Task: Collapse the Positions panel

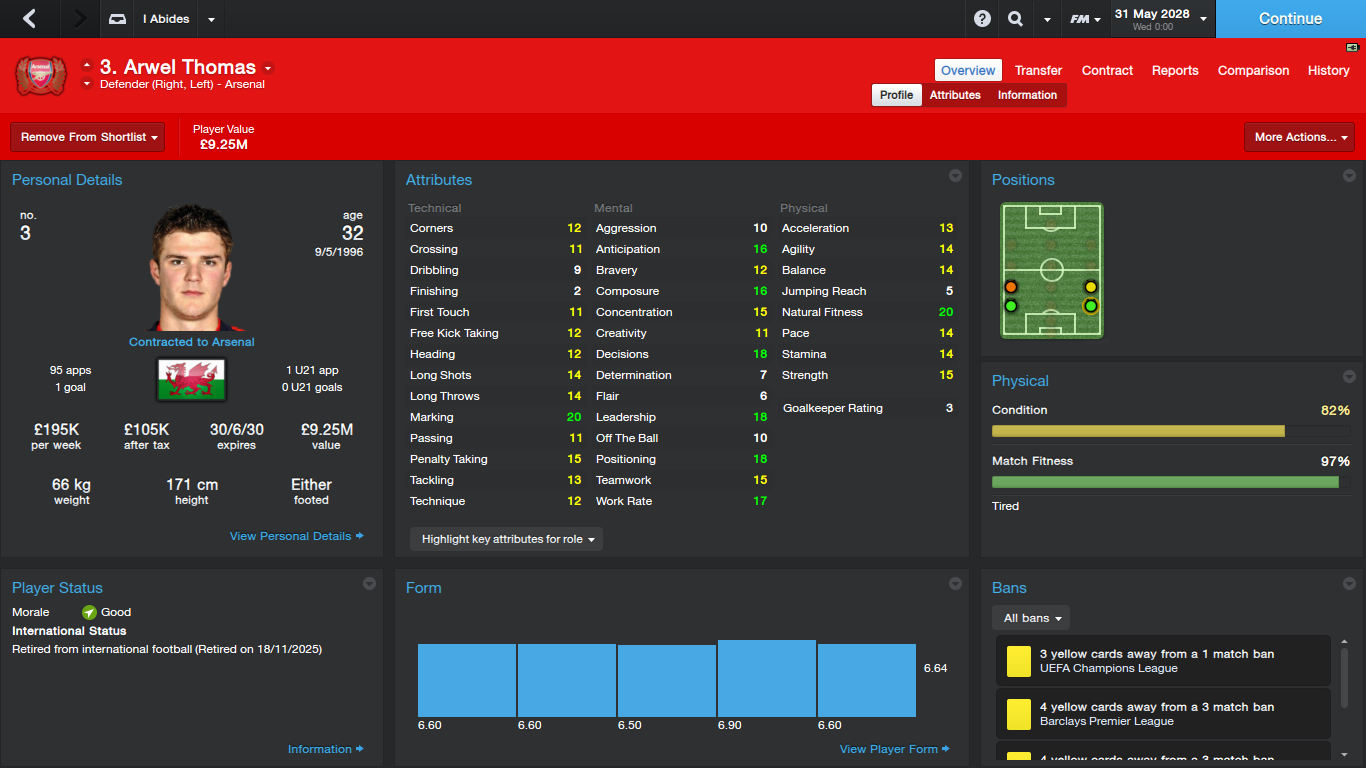Action: pyautogui.click(x=1348, y=175)
